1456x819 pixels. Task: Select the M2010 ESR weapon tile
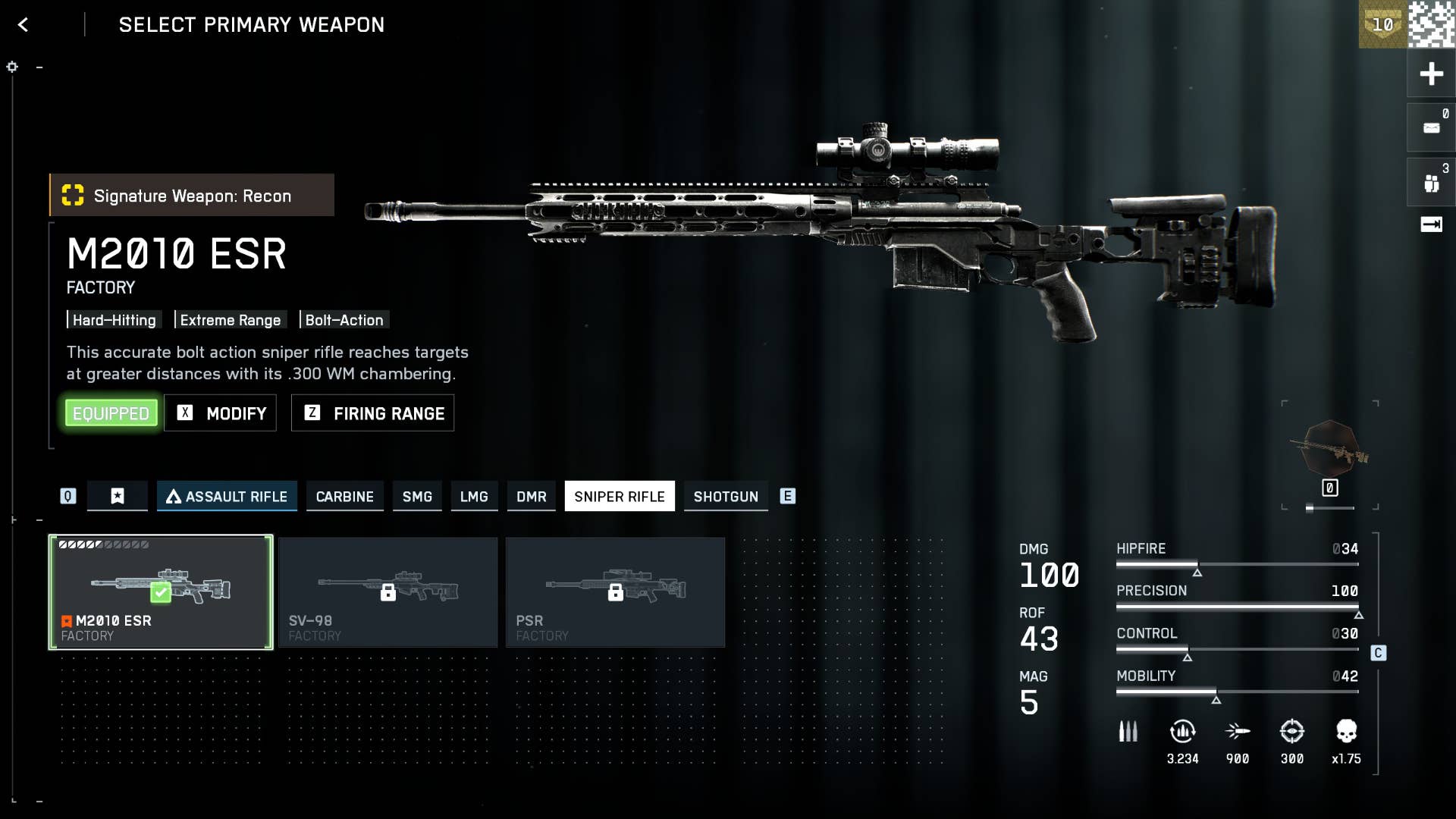161,592
